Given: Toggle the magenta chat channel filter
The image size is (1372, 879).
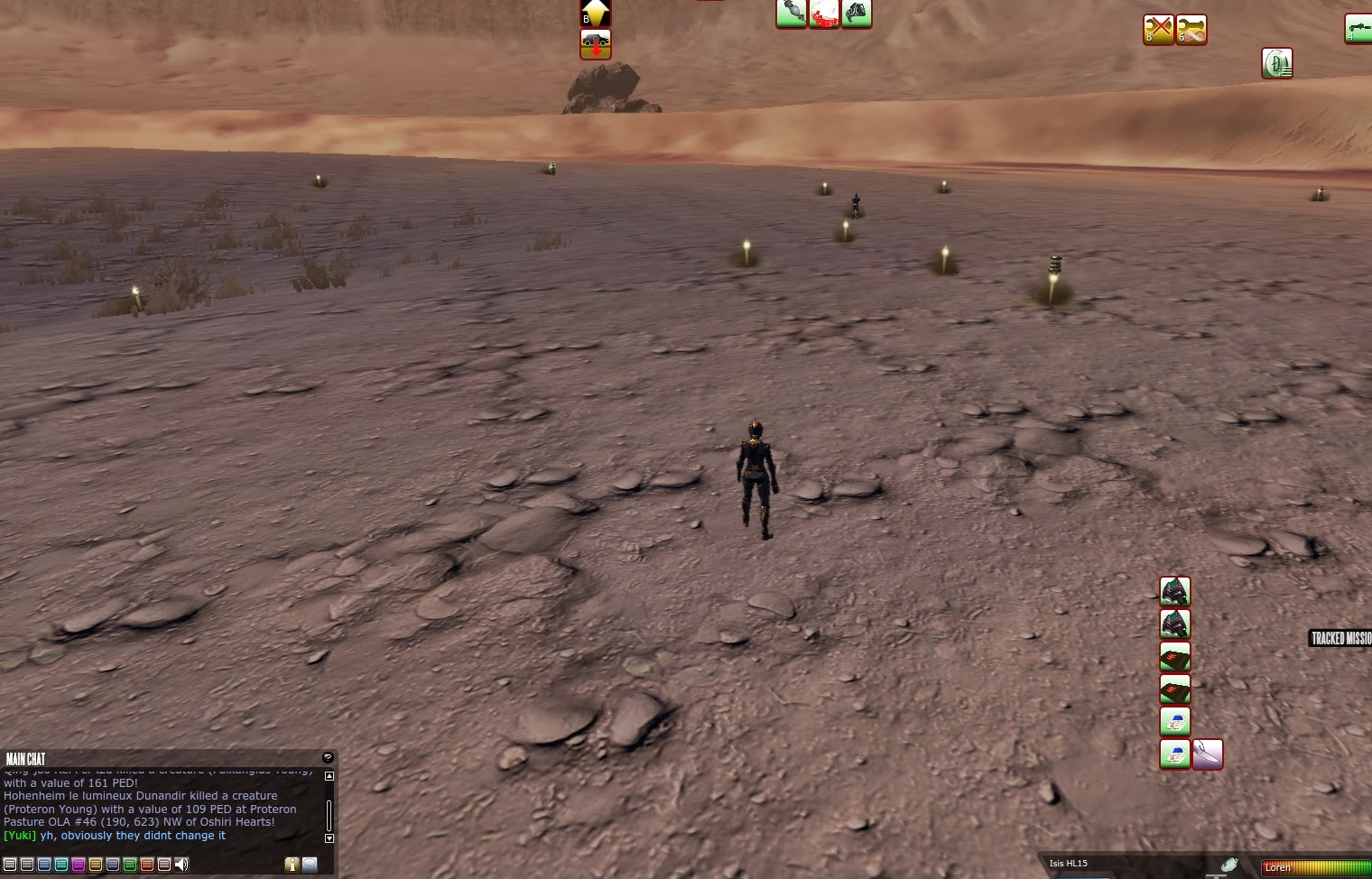Looking at the screenshot, I should [79, 864].
